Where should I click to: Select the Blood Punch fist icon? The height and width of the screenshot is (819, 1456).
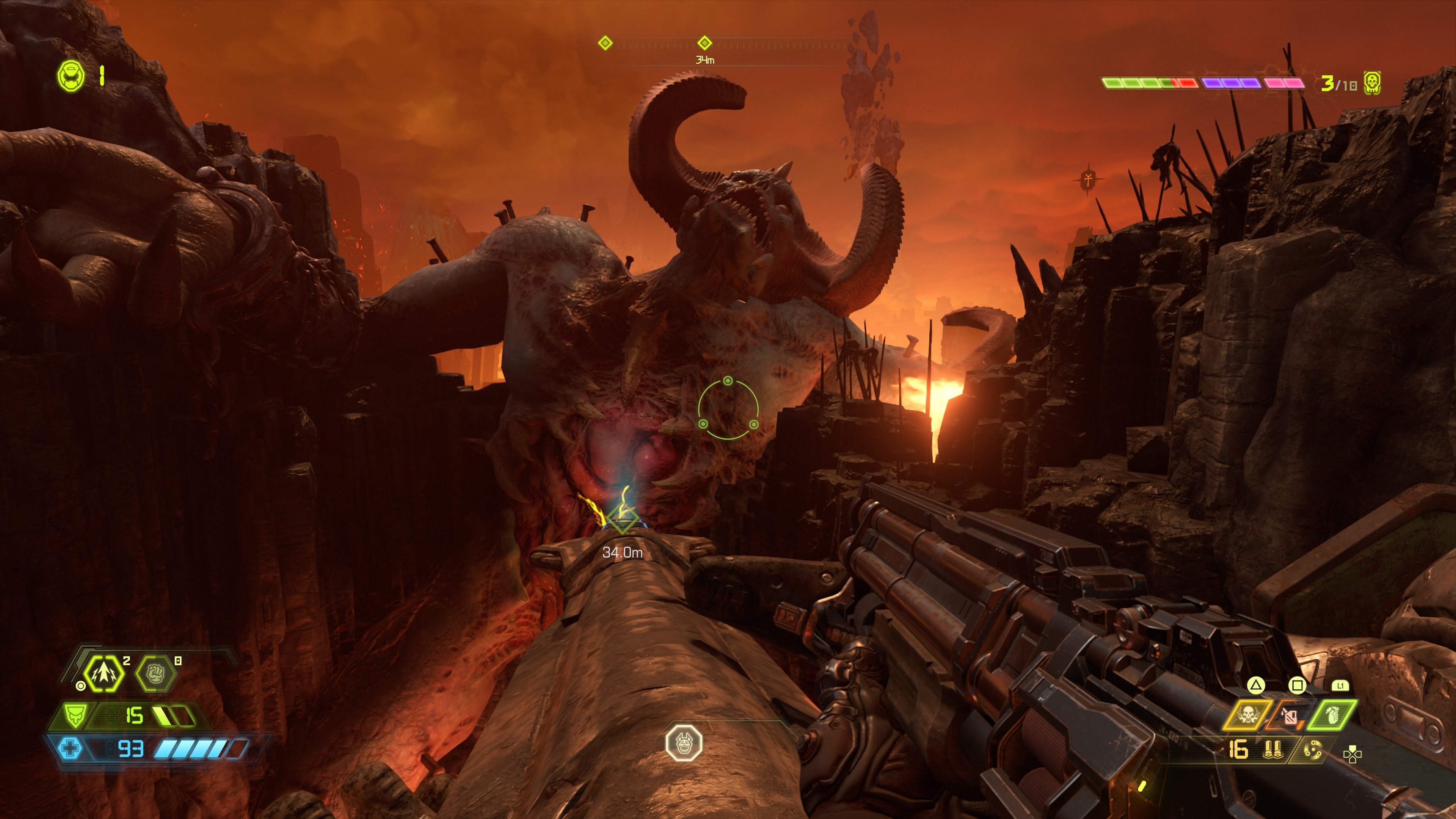[x=155, y=673]
